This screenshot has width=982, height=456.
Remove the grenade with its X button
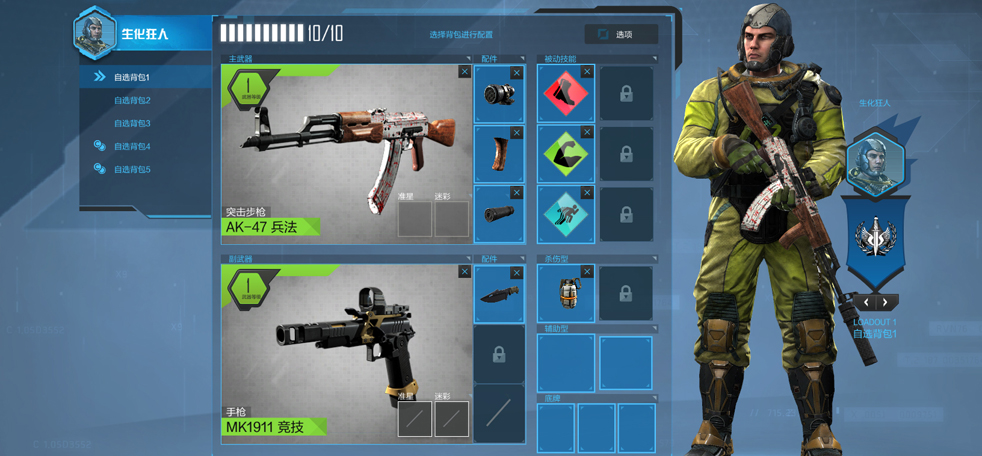587,272
